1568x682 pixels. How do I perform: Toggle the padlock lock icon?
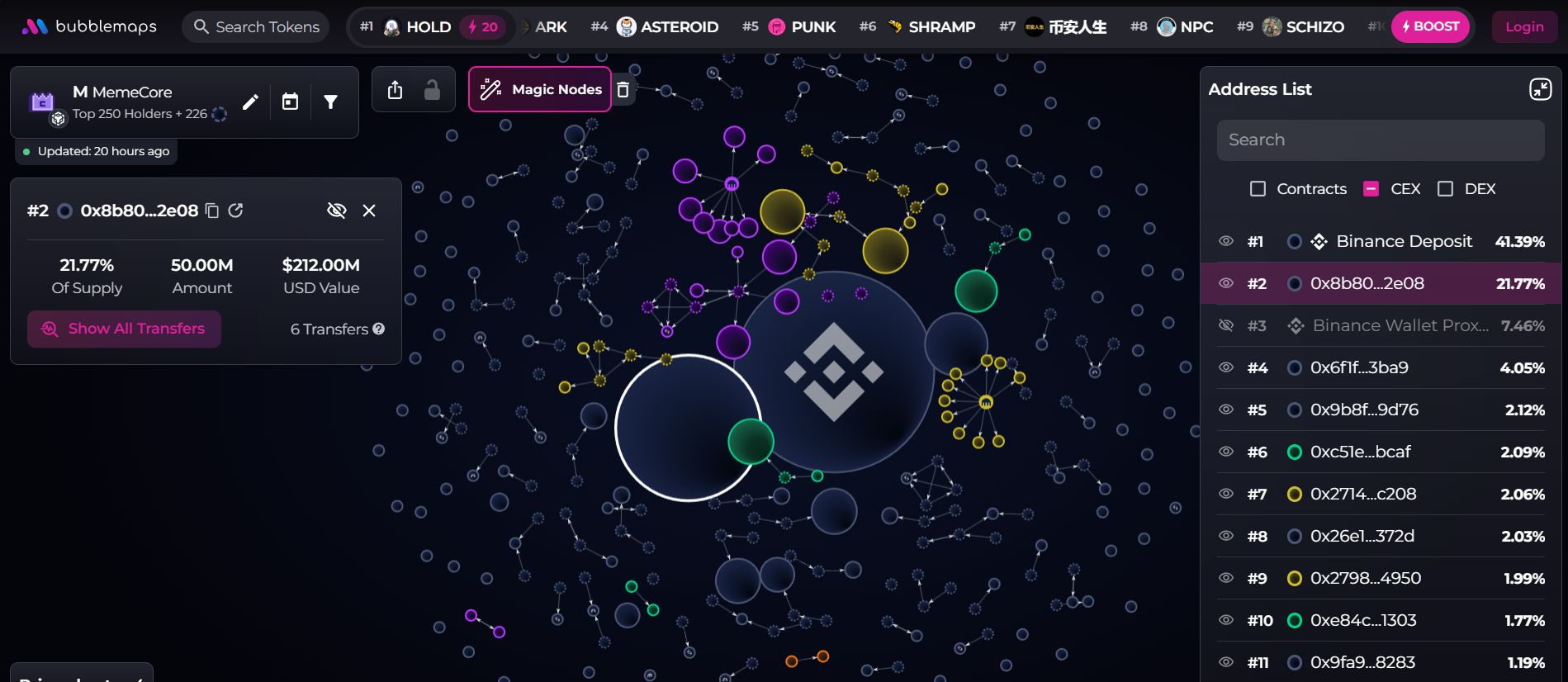(432, 90)
